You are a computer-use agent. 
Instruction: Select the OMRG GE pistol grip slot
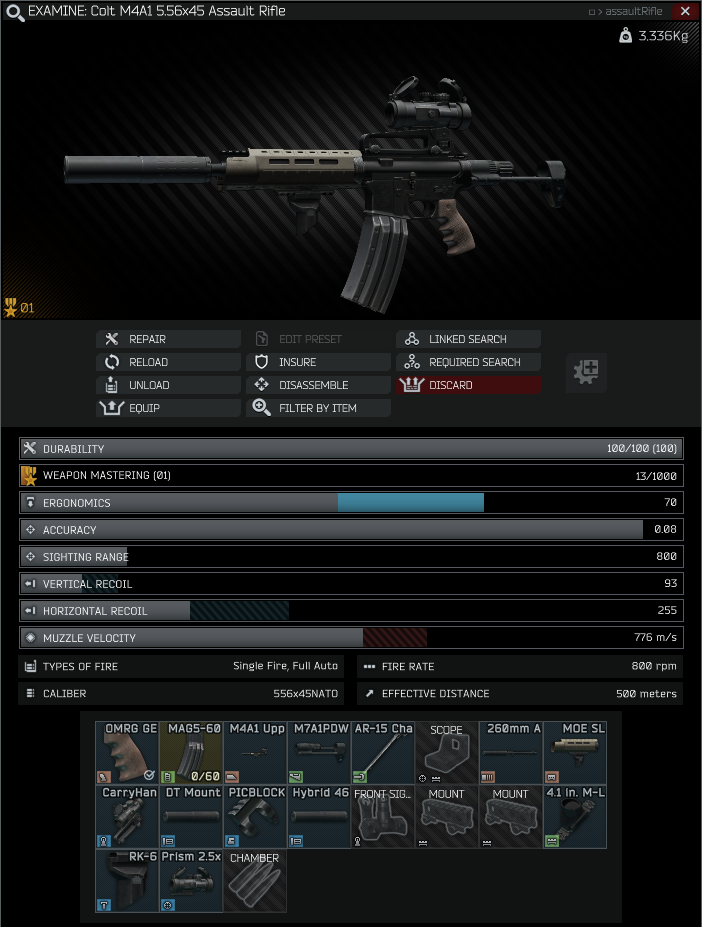click(x=127, y=752)
